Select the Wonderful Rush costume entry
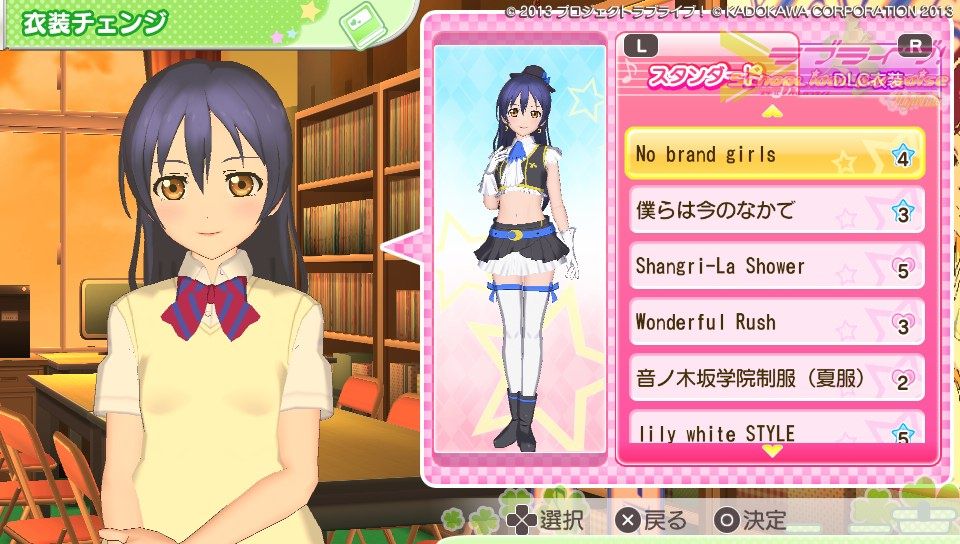 click(x=774, y=323)
